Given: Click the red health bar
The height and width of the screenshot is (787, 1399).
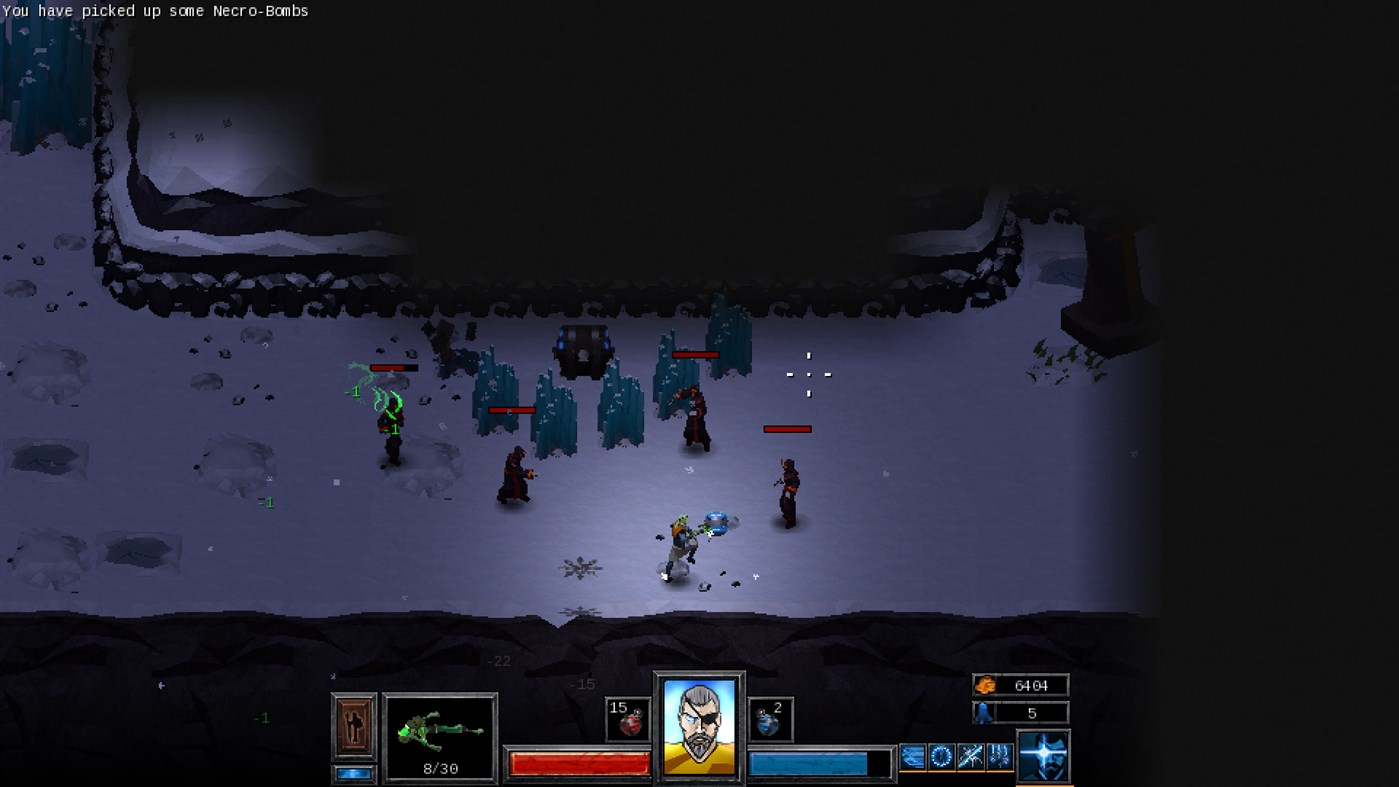Looking at the screenshot, I should point(578,762).
